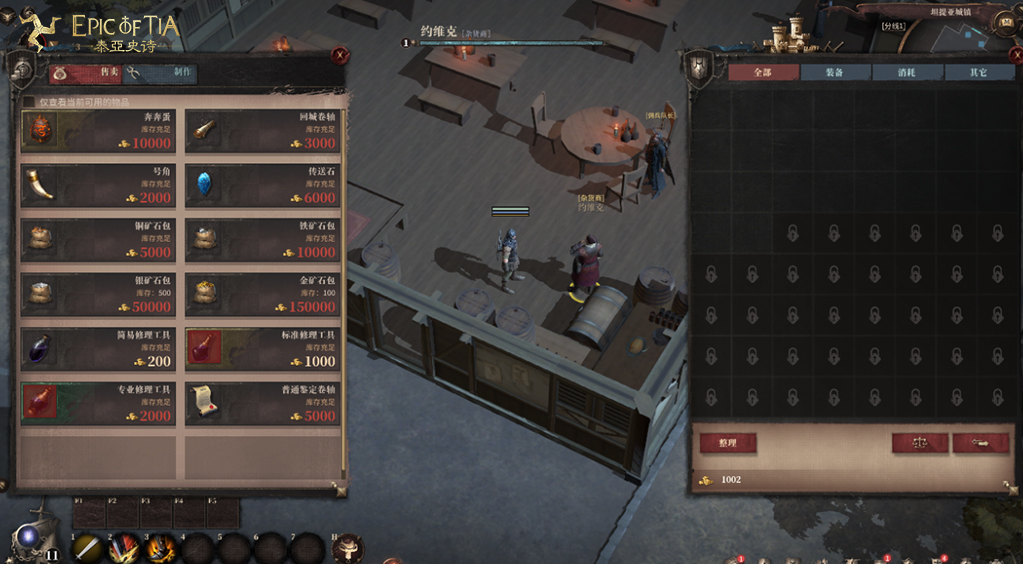
Task: Open the 消耗 consumables inventory tab
Action: (907, 72)
